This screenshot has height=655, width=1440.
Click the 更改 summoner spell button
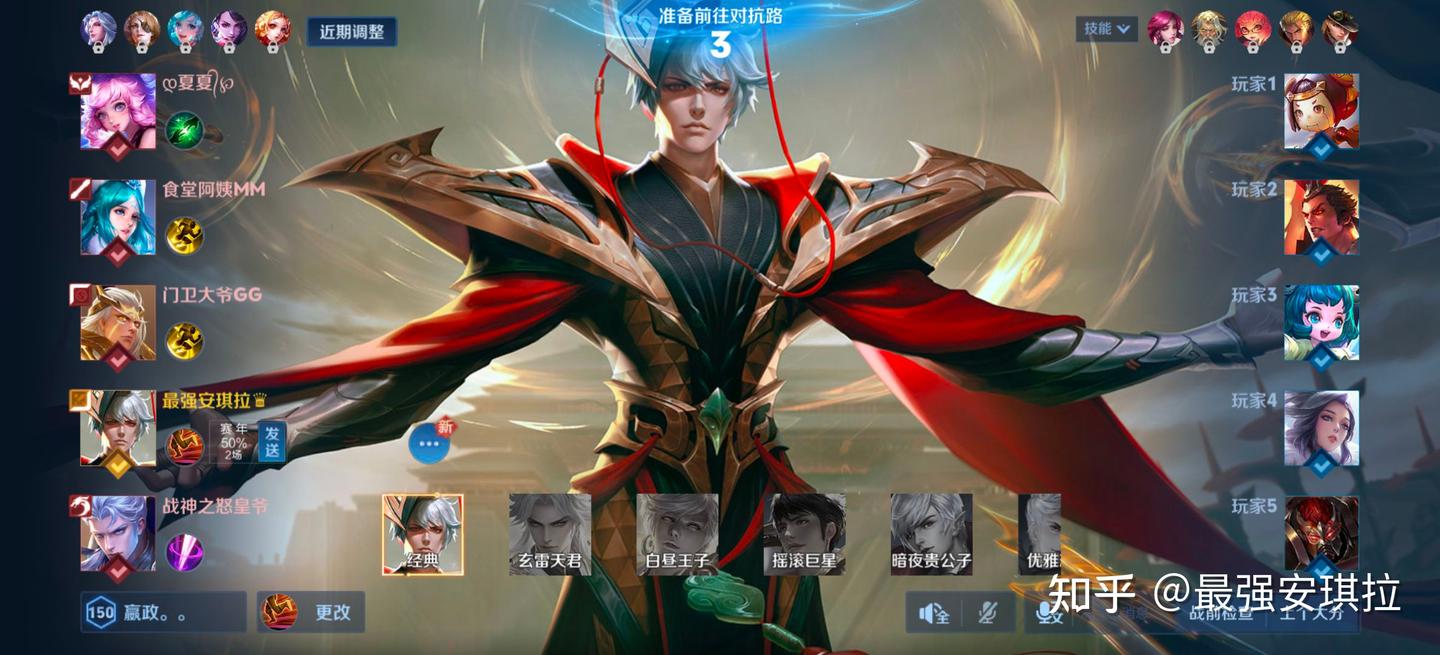point(311,612)
